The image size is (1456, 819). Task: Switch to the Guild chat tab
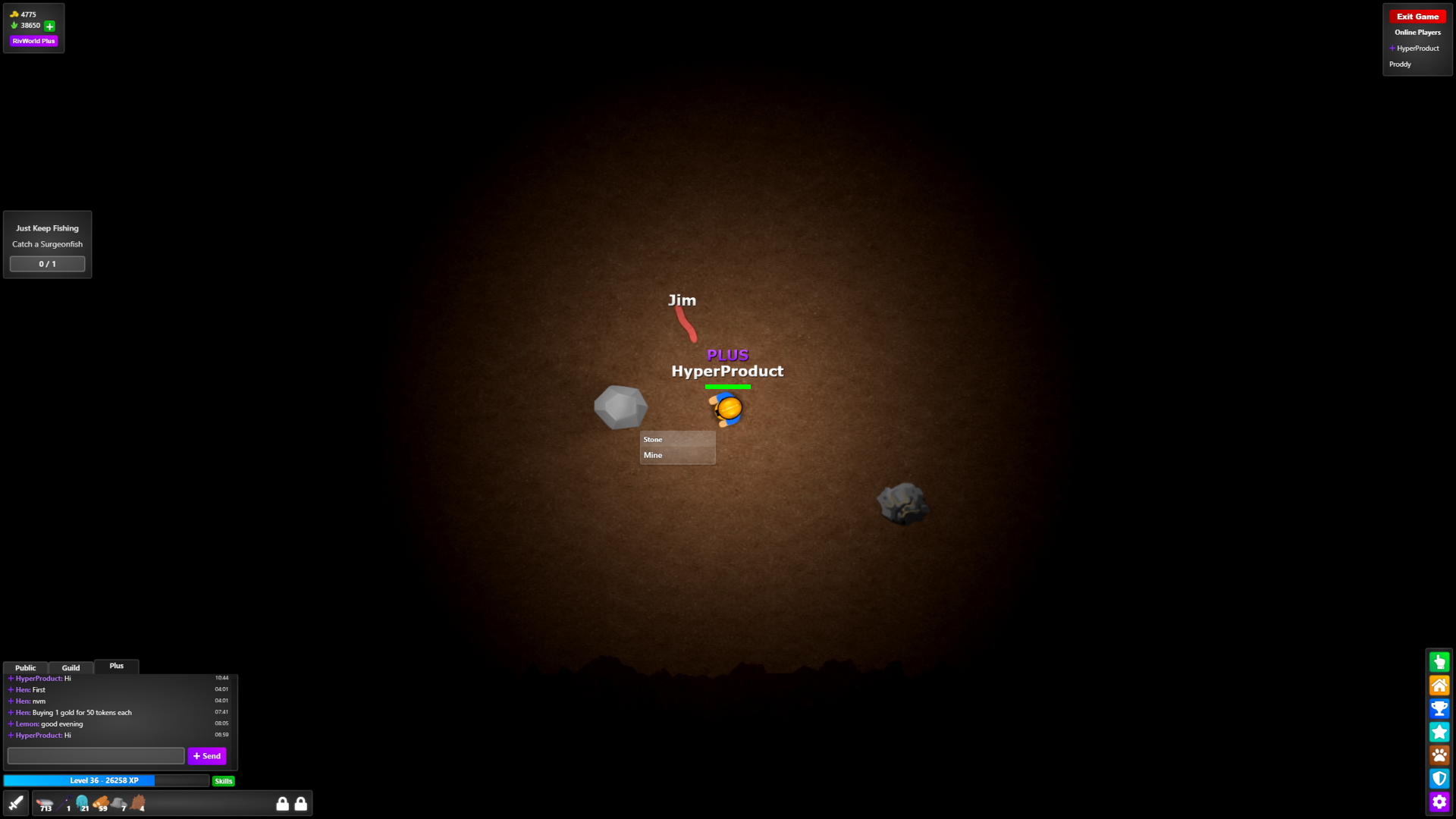coord(71,667)
